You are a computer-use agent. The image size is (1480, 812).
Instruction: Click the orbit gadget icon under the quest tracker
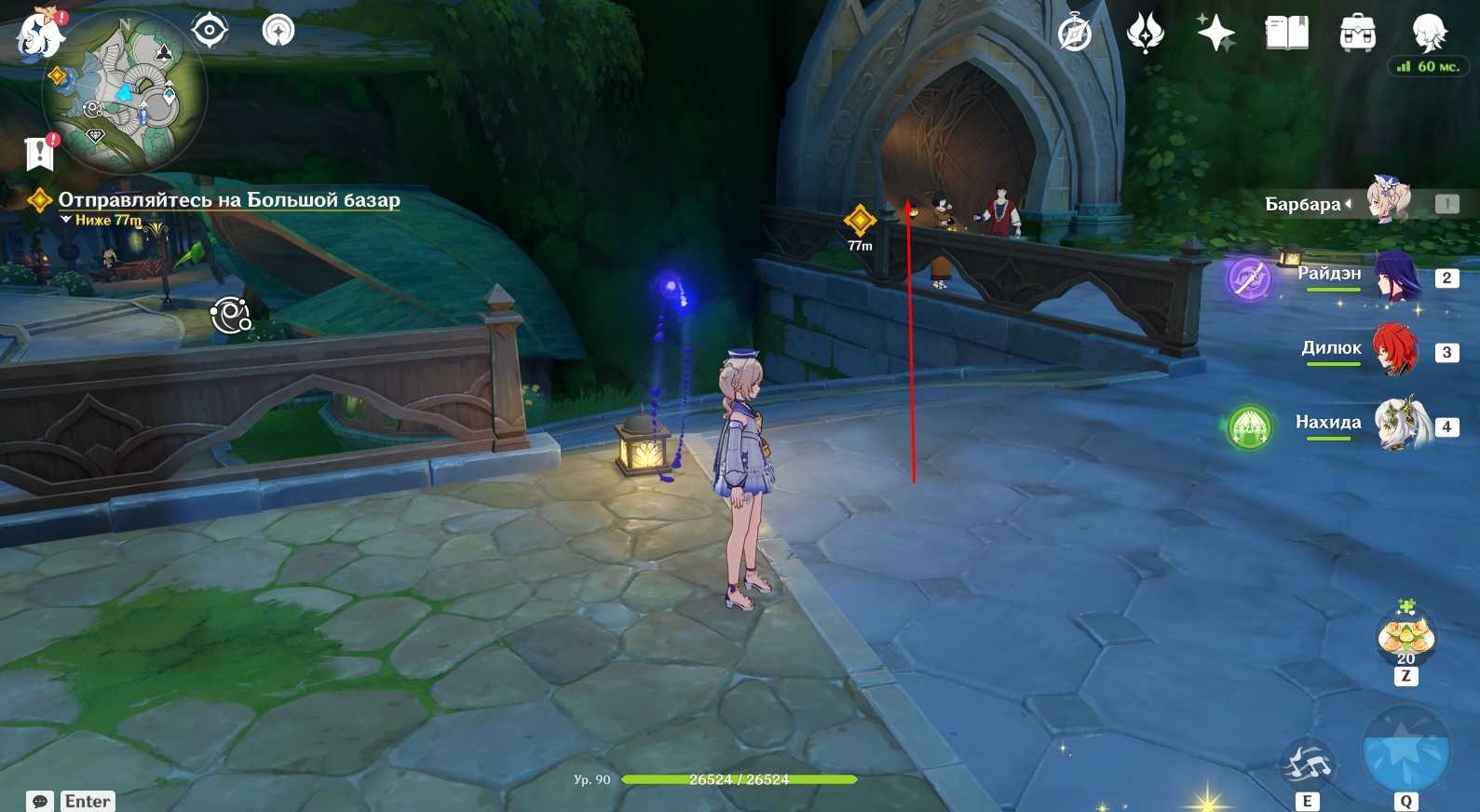(230, 316)
